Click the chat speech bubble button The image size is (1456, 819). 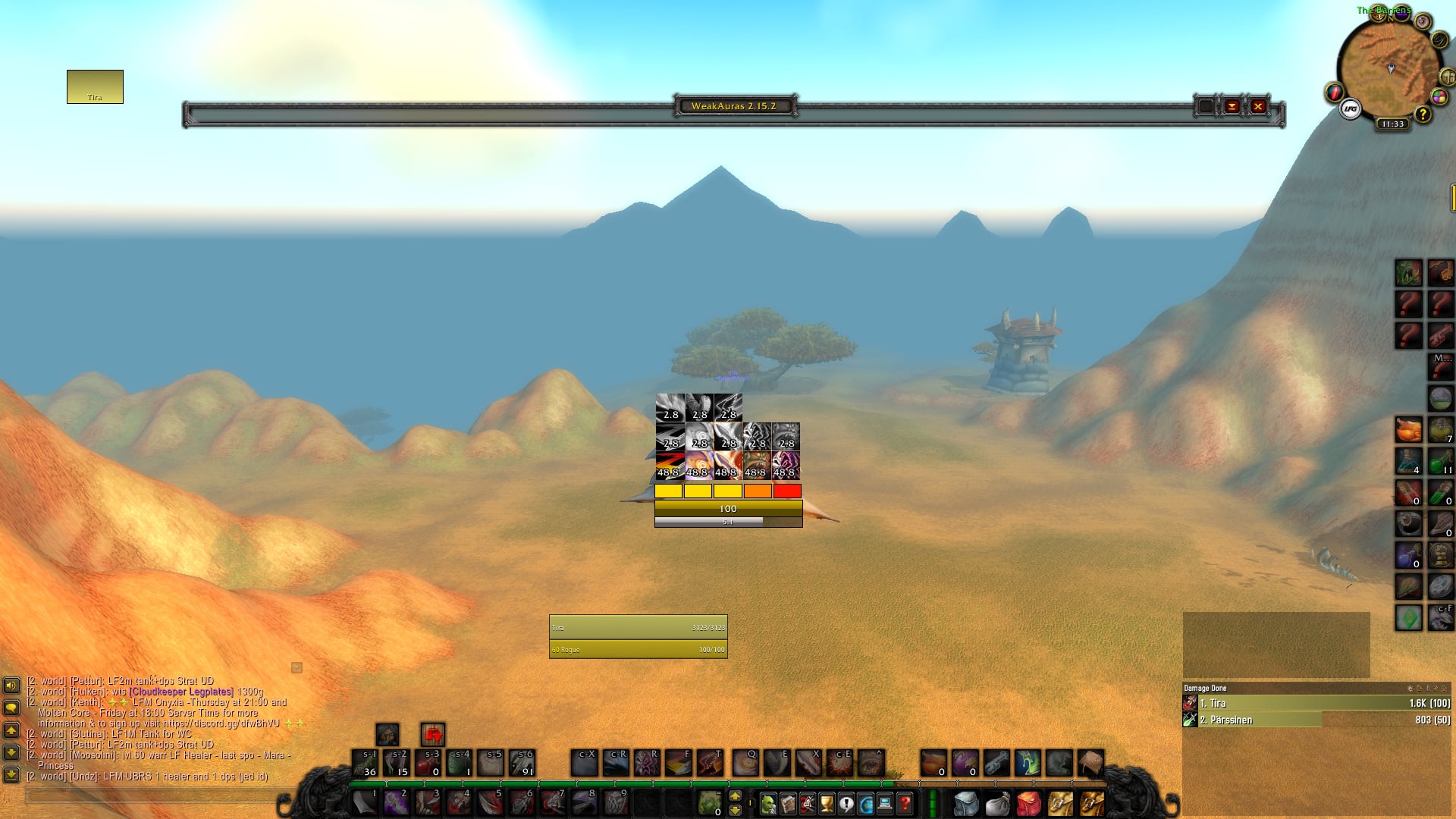(11, 708)
